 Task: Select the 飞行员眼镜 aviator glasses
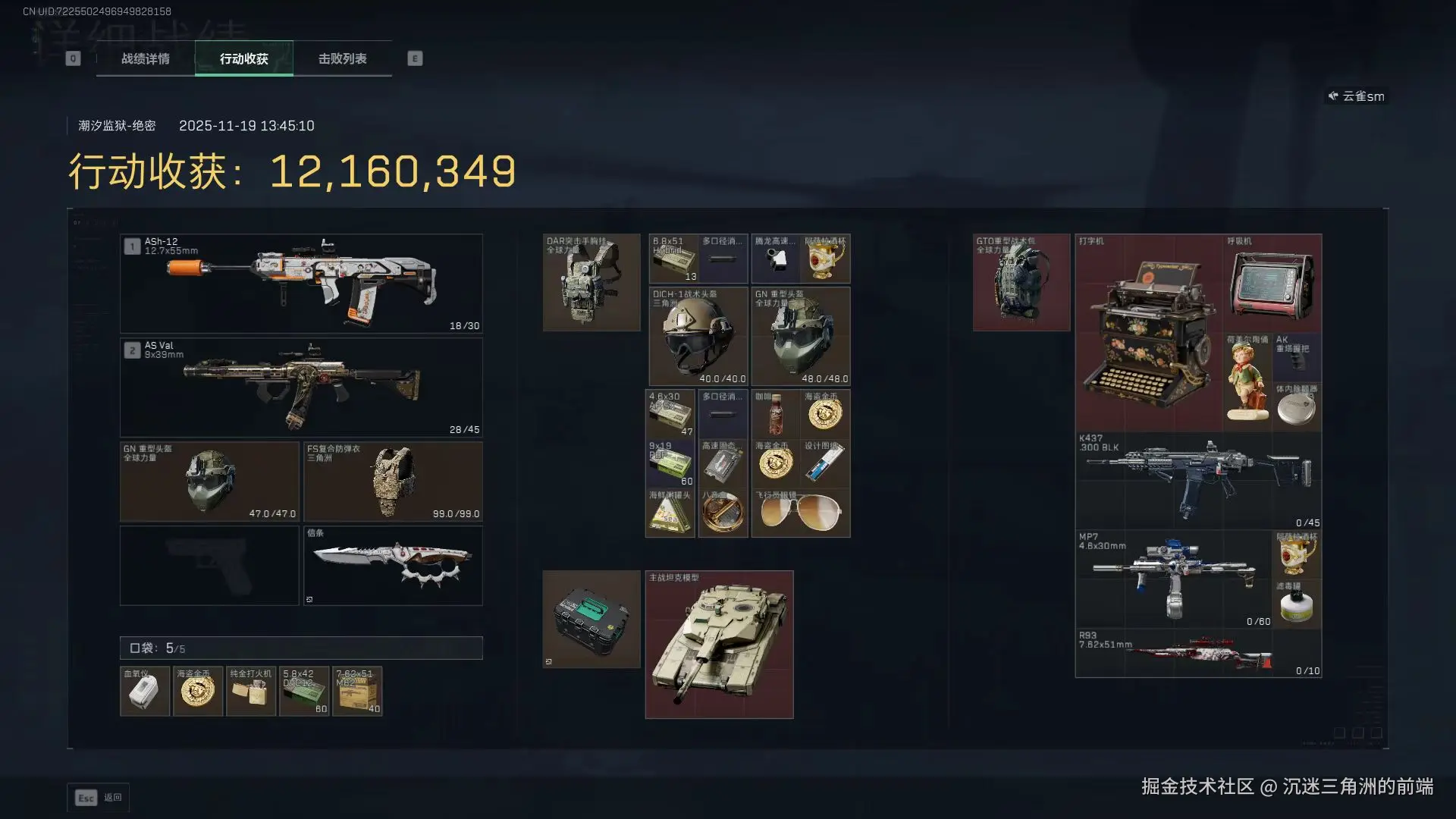(x=800, y=513)
